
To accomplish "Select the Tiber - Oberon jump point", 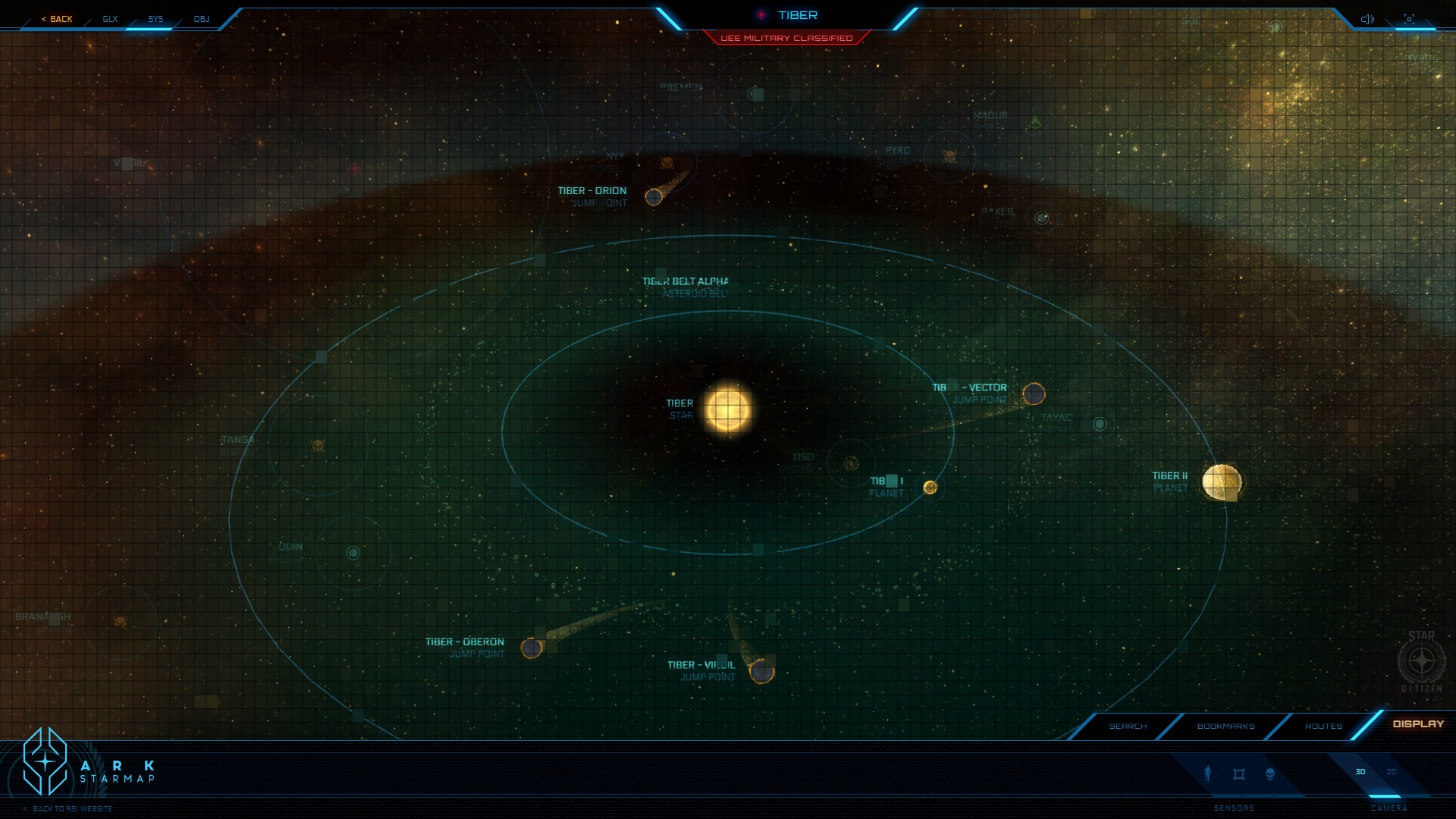I will click(532, 648).
